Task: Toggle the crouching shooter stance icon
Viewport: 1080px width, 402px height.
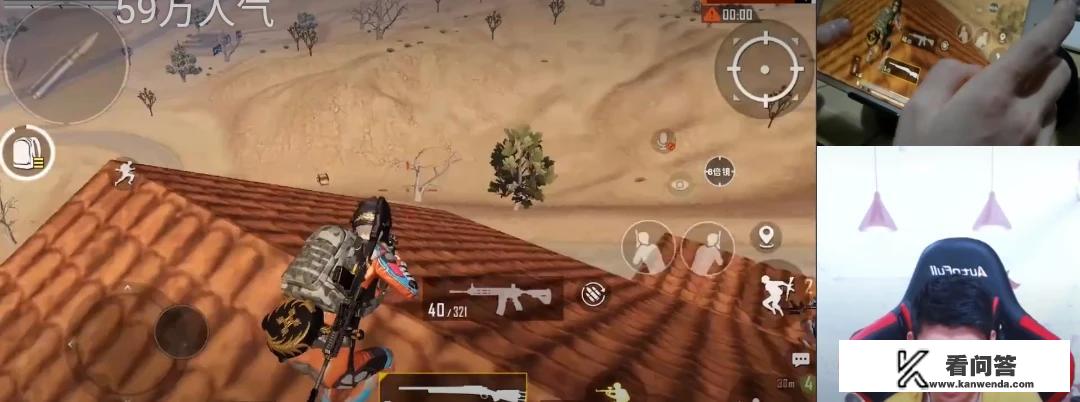Action: click(x=610, y=389)
